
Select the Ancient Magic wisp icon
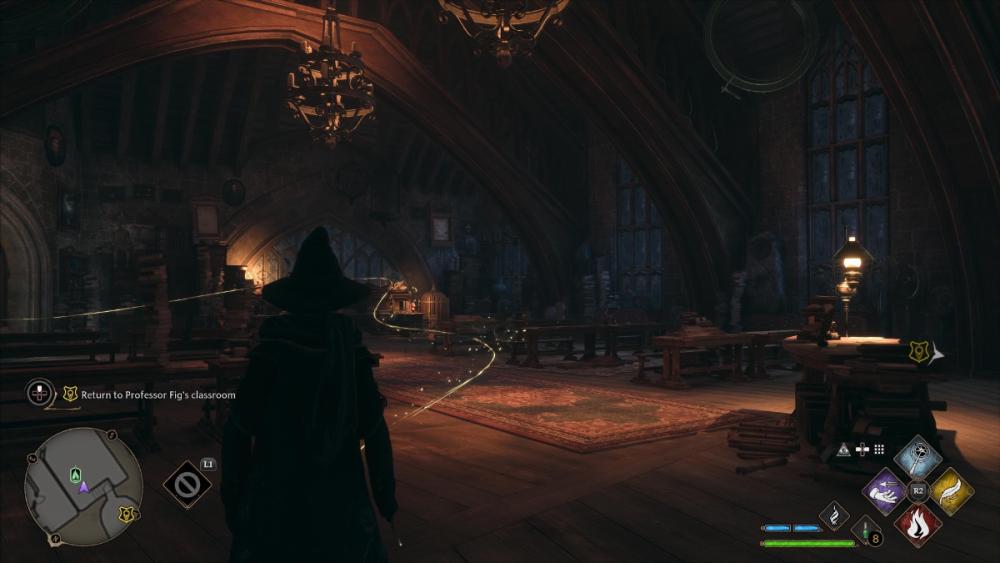pyautogui.click(x=834, y=515)
